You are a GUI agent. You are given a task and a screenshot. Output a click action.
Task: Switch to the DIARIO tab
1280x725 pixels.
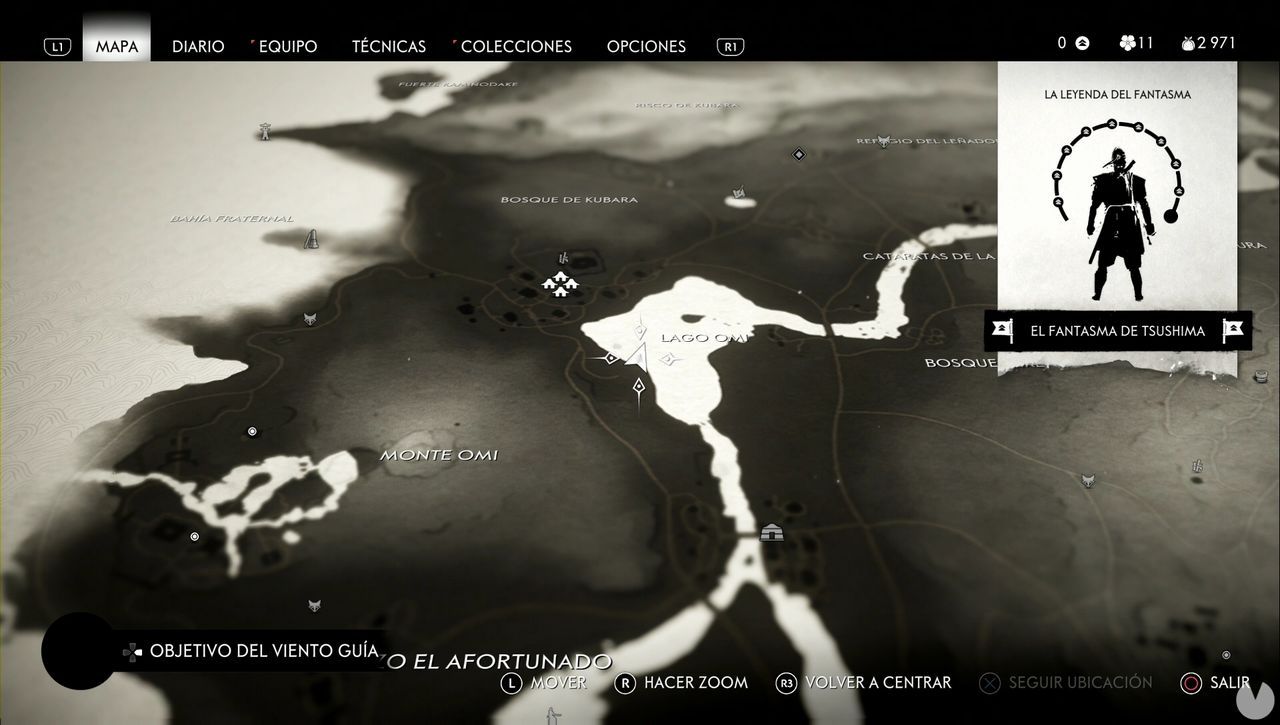pyautogui.click(x=198, y=46)
